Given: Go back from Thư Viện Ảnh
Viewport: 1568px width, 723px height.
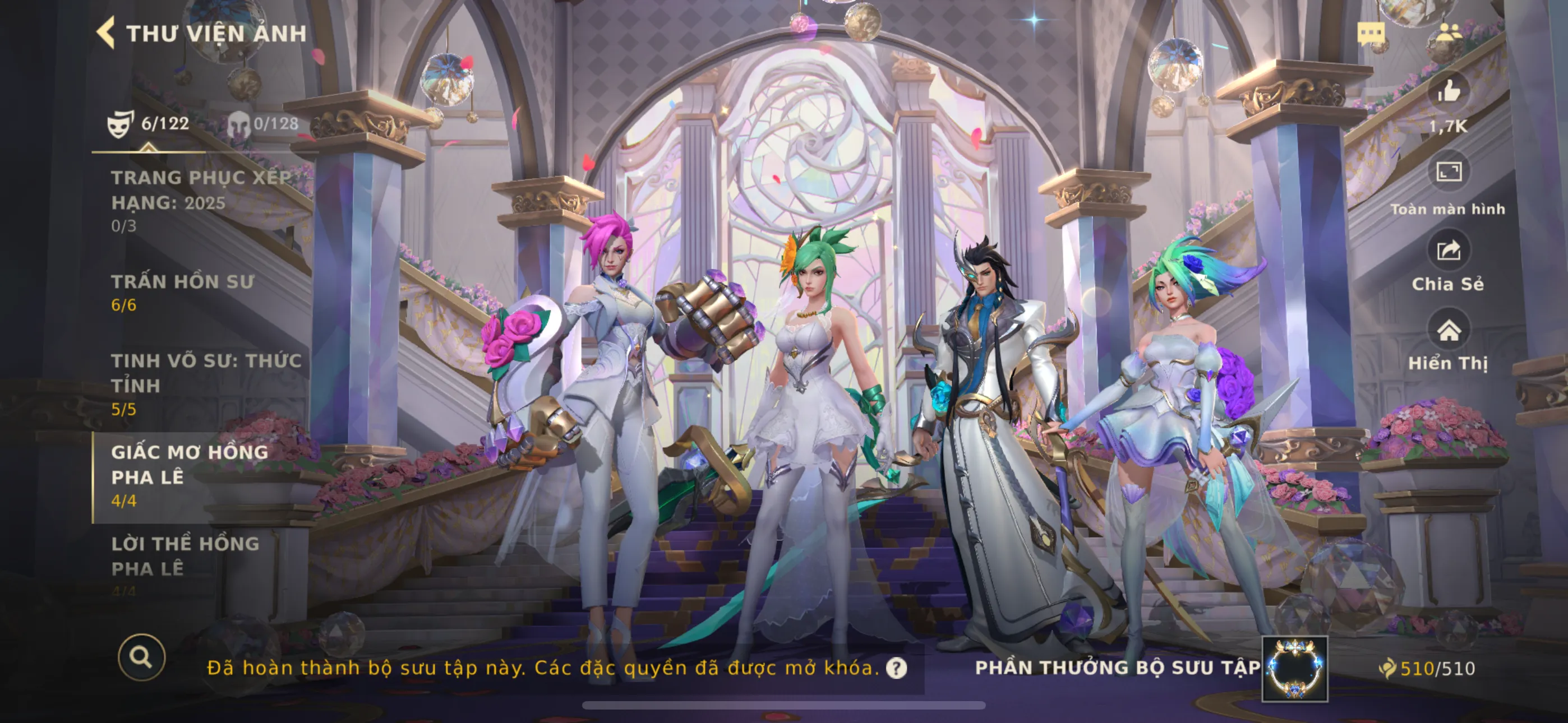Looking at the screenshot, I should click(x=107, y=33).
